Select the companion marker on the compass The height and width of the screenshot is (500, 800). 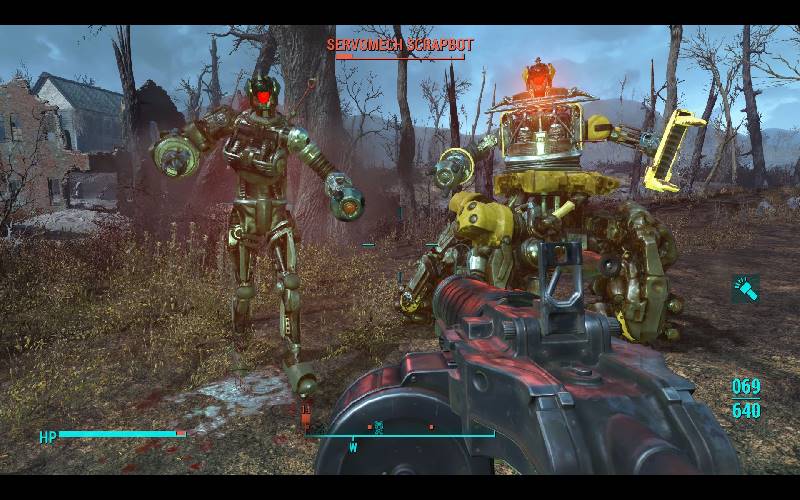(x=378, y=427)
